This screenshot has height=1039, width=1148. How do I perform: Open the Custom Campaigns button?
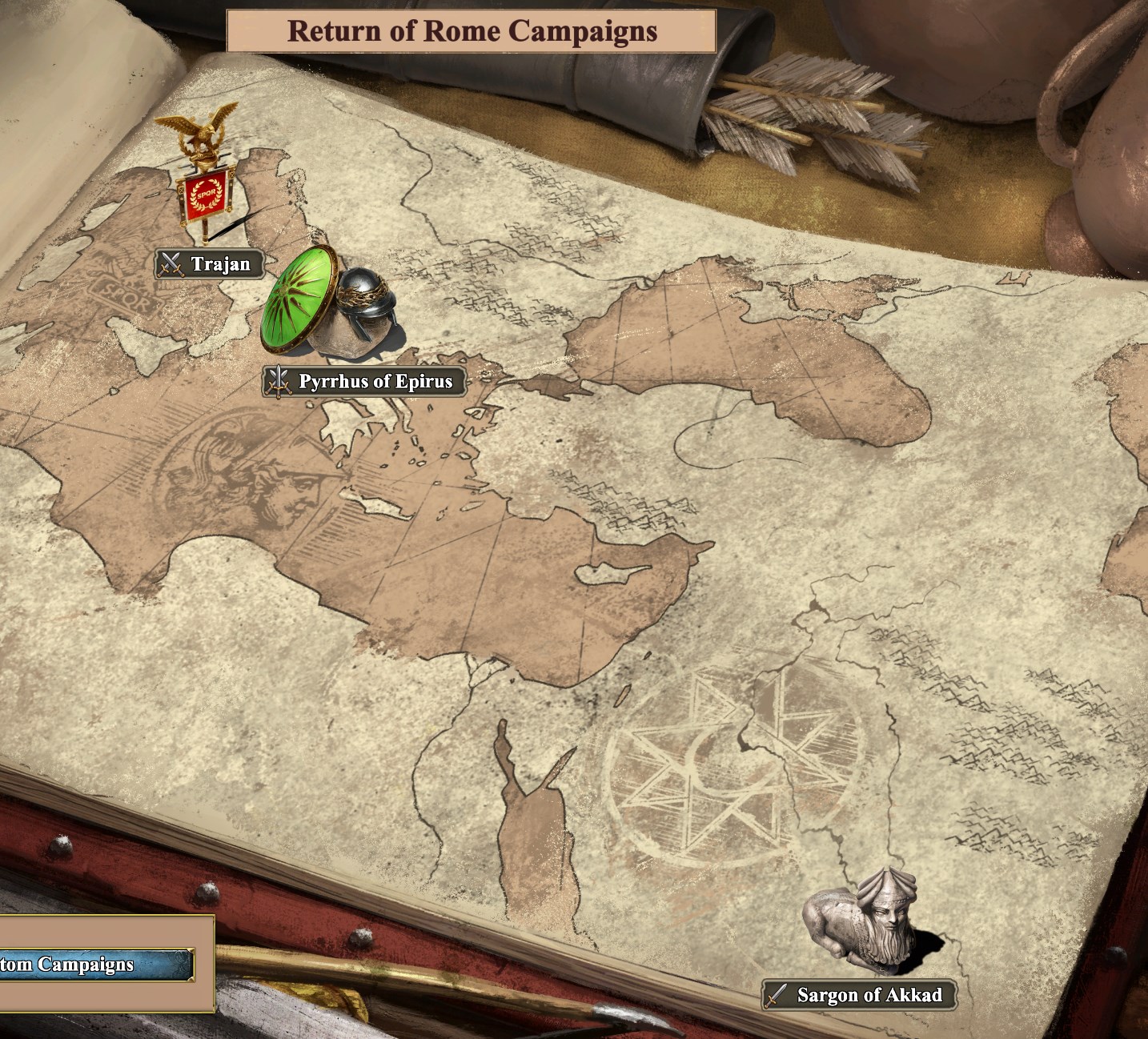click(95, 965)
